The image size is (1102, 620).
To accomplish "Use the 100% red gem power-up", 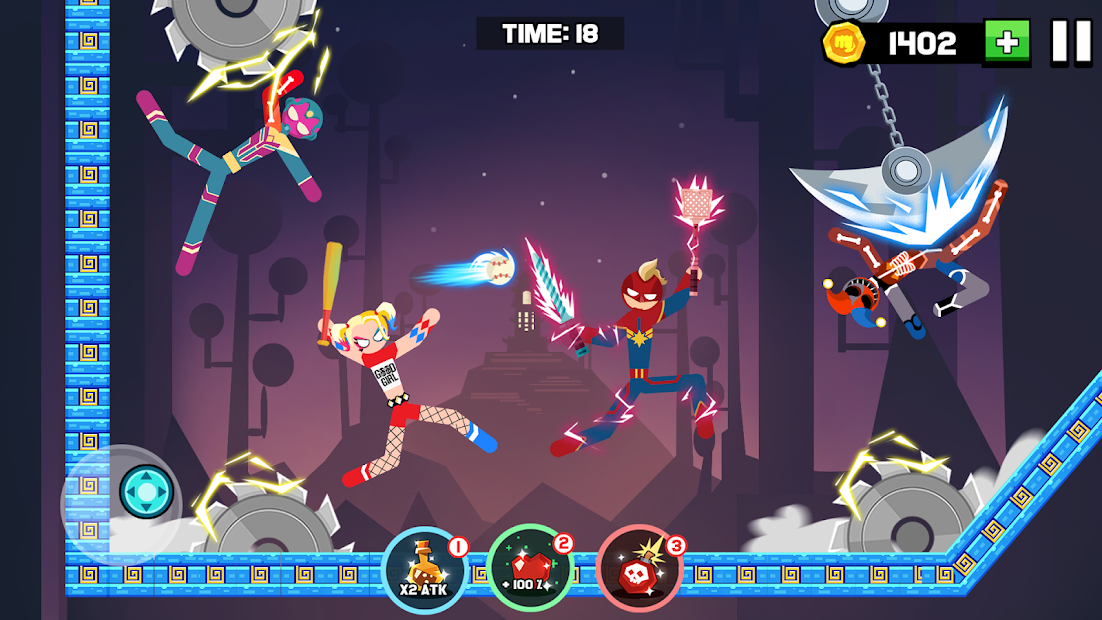I will (x=530, y=569).
